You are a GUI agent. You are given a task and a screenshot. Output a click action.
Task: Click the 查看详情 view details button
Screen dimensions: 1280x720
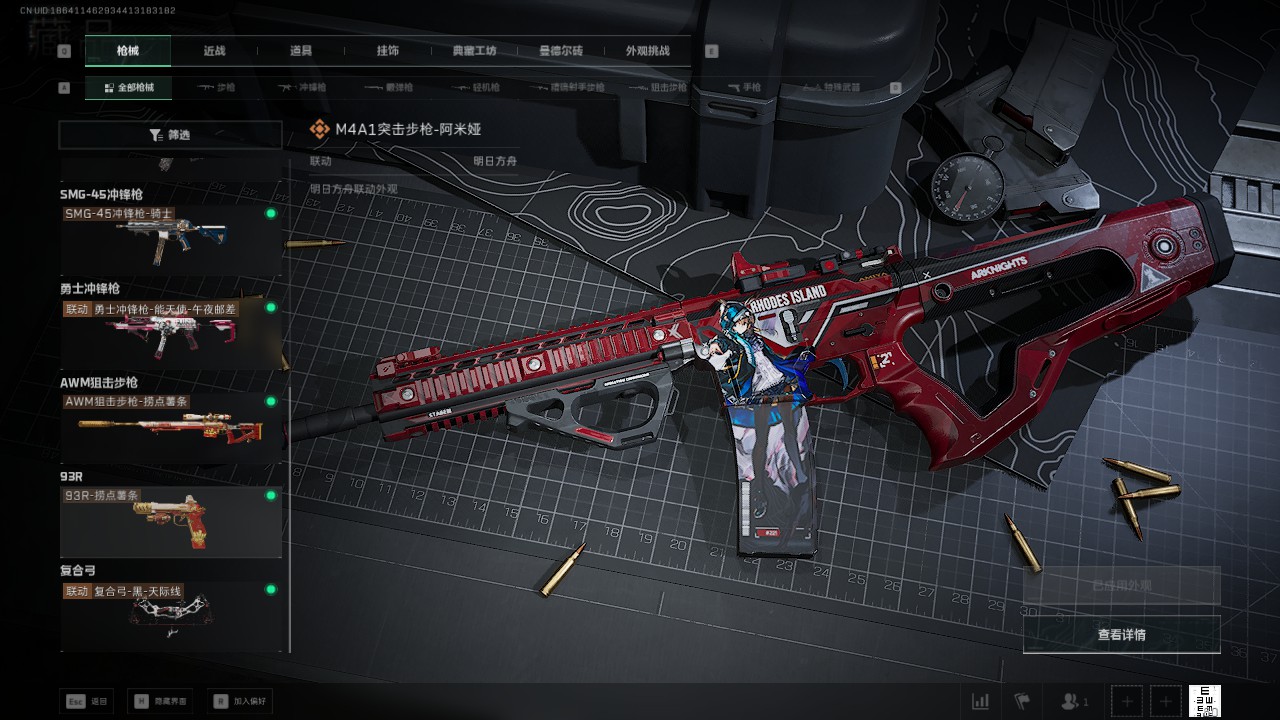(x=1121, y=635)
